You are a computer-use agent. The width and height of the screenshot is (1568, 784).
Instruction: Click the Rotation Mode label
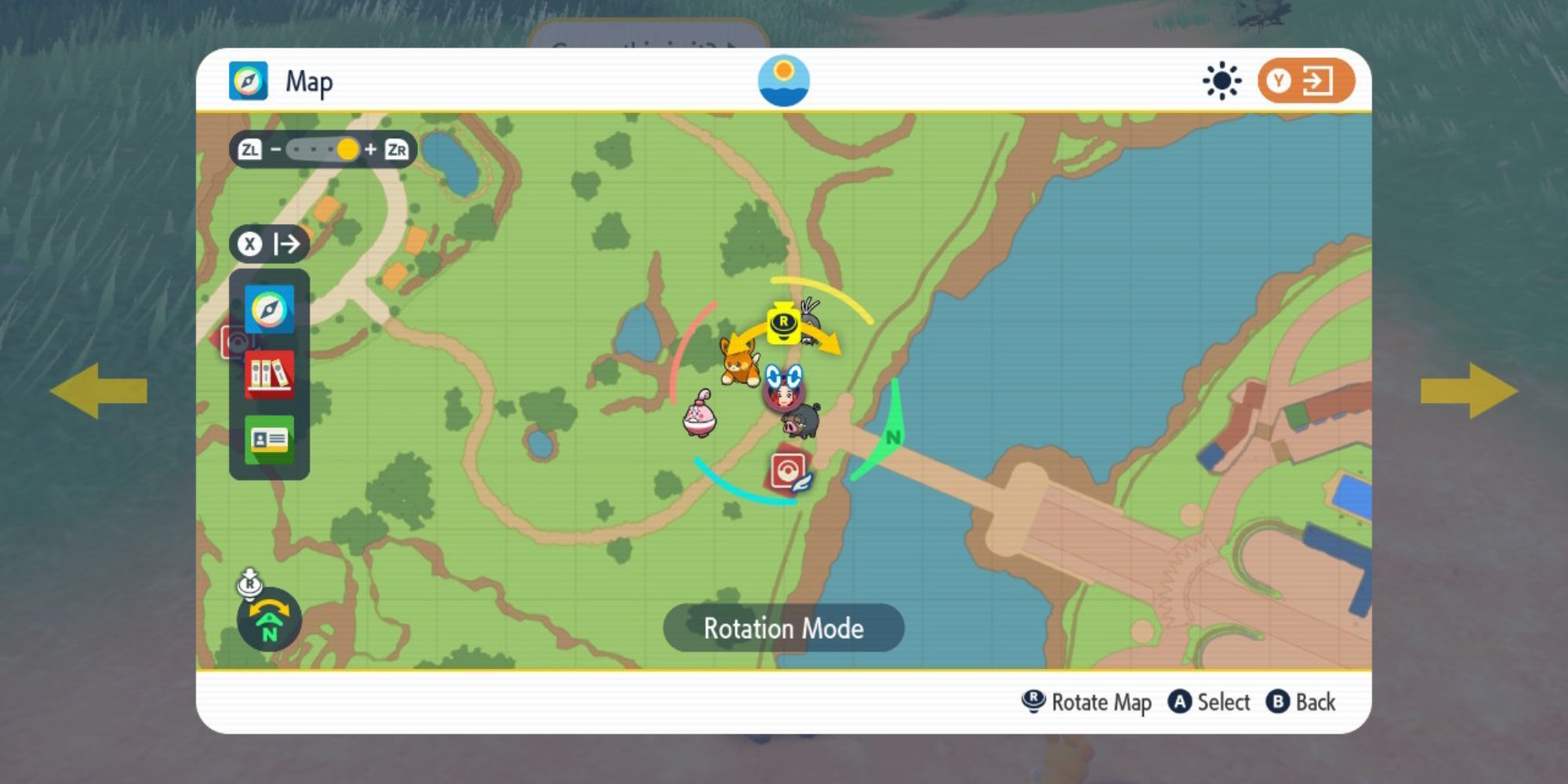782,628
